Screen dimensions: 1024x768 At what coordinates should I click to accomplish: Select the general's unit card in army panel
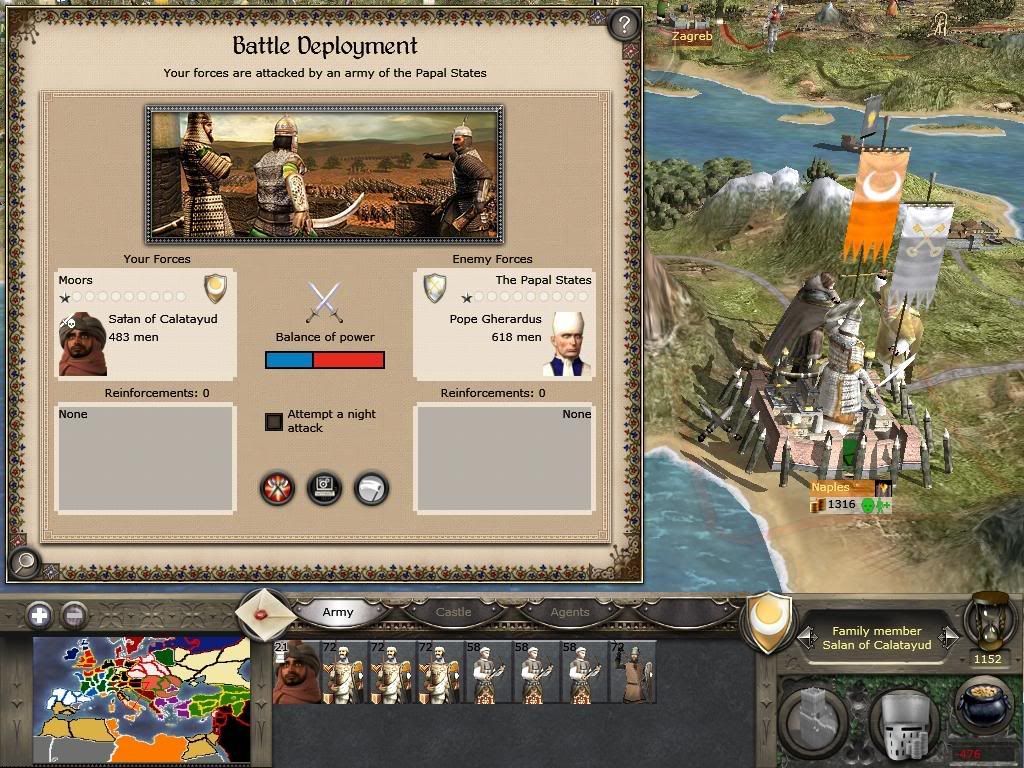[x=297, y=673]
